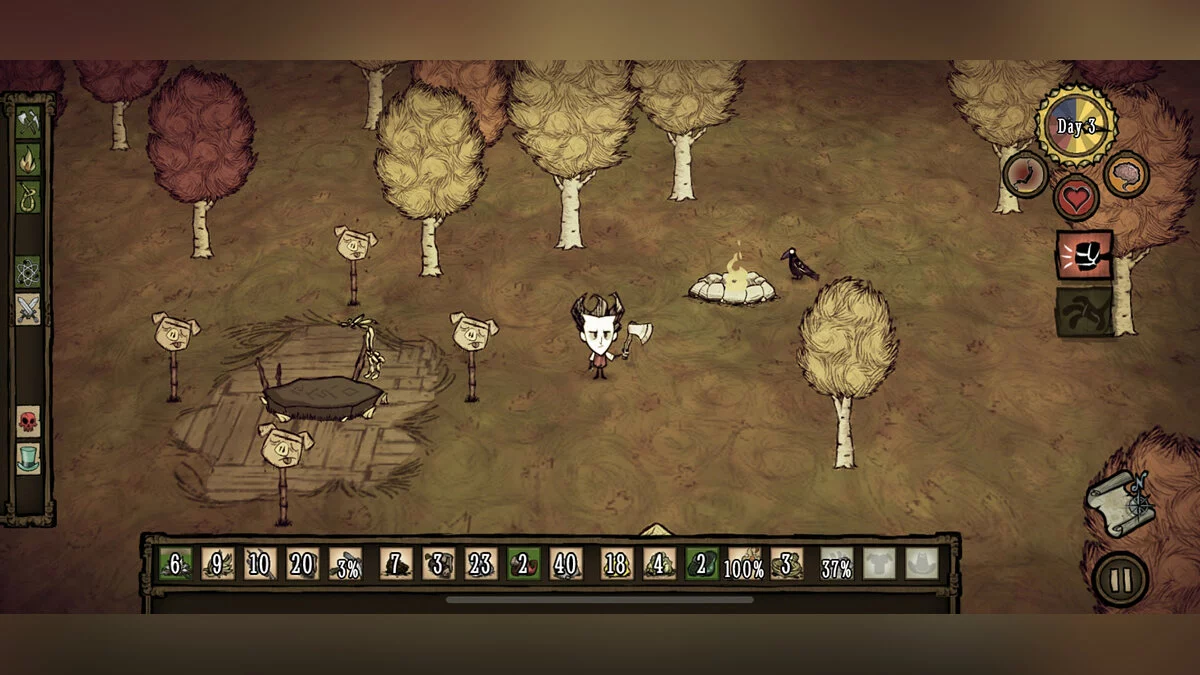Screen dimensions: 1200x675
Task: Open the Fire crafting tab
Action: click(28, 159)
